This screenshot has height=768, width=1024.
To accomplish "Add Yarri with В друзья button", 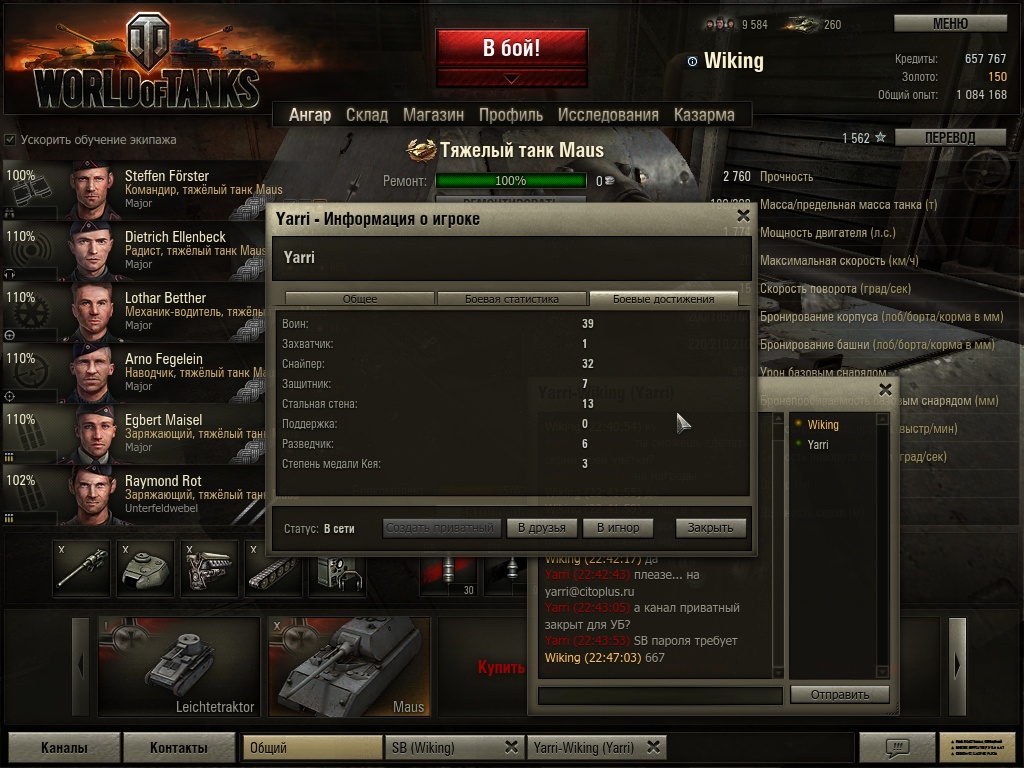I will (542, 528).
